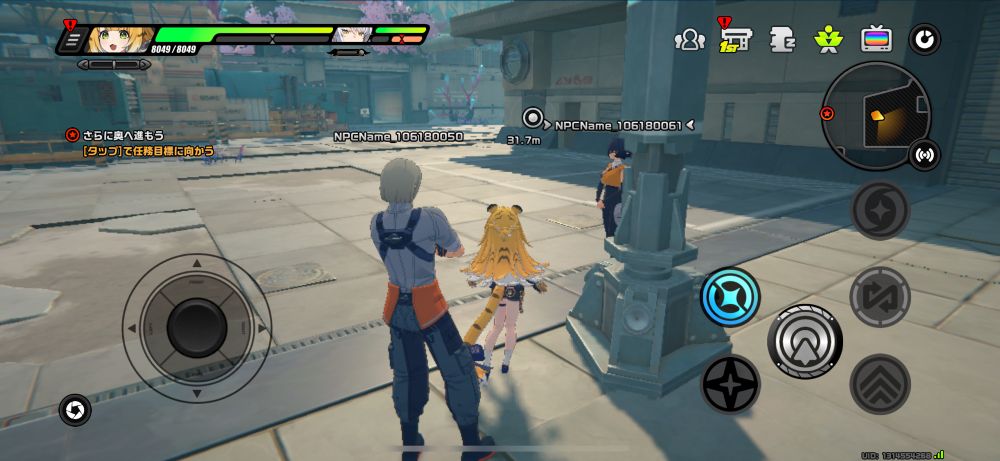This screenshot has height=461, width=1000.
Task: Click the circular dial icon above the minimap
Action: 923,40
